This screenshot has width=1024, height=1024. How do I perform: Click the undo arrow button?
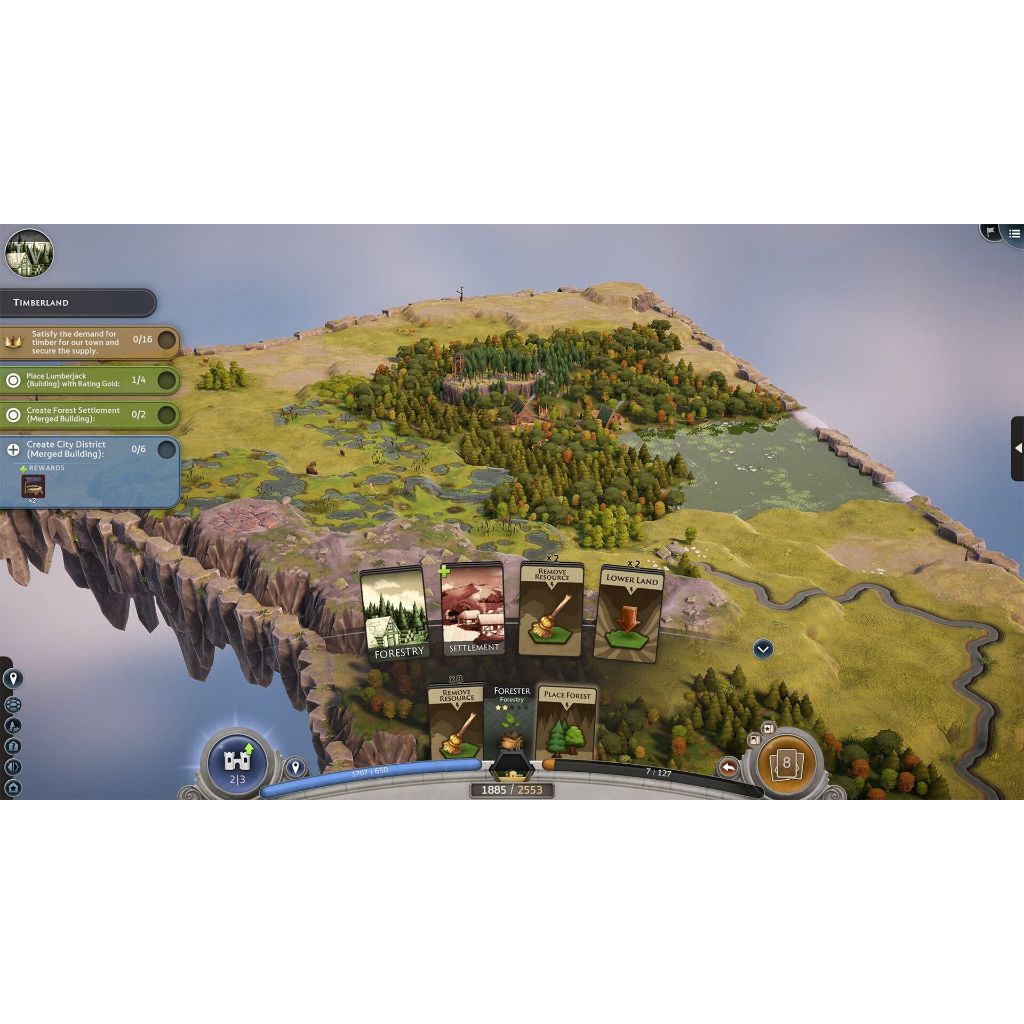coord(729,767)
